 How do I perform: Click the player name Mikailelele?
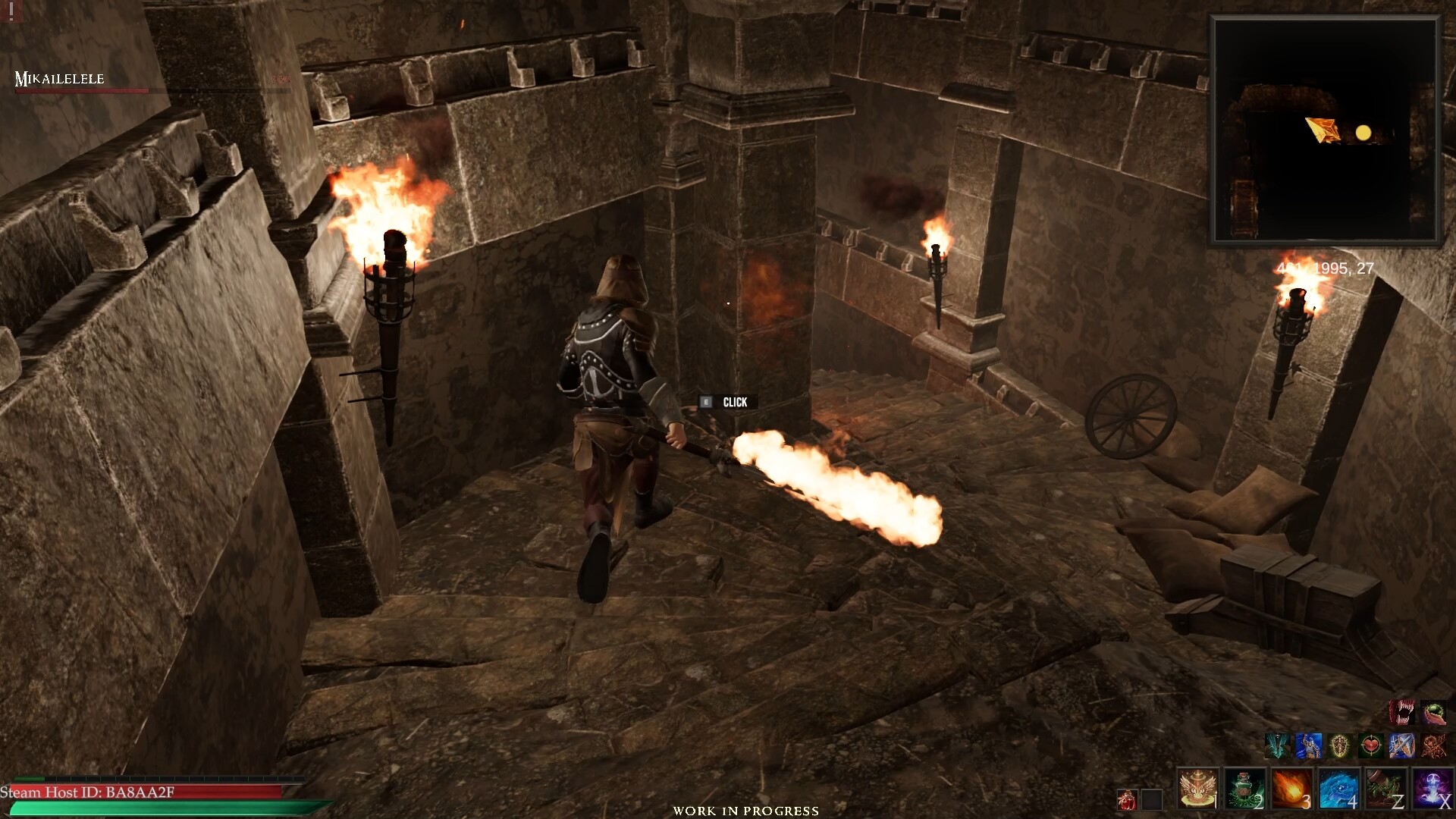click(x=59, y=78)
